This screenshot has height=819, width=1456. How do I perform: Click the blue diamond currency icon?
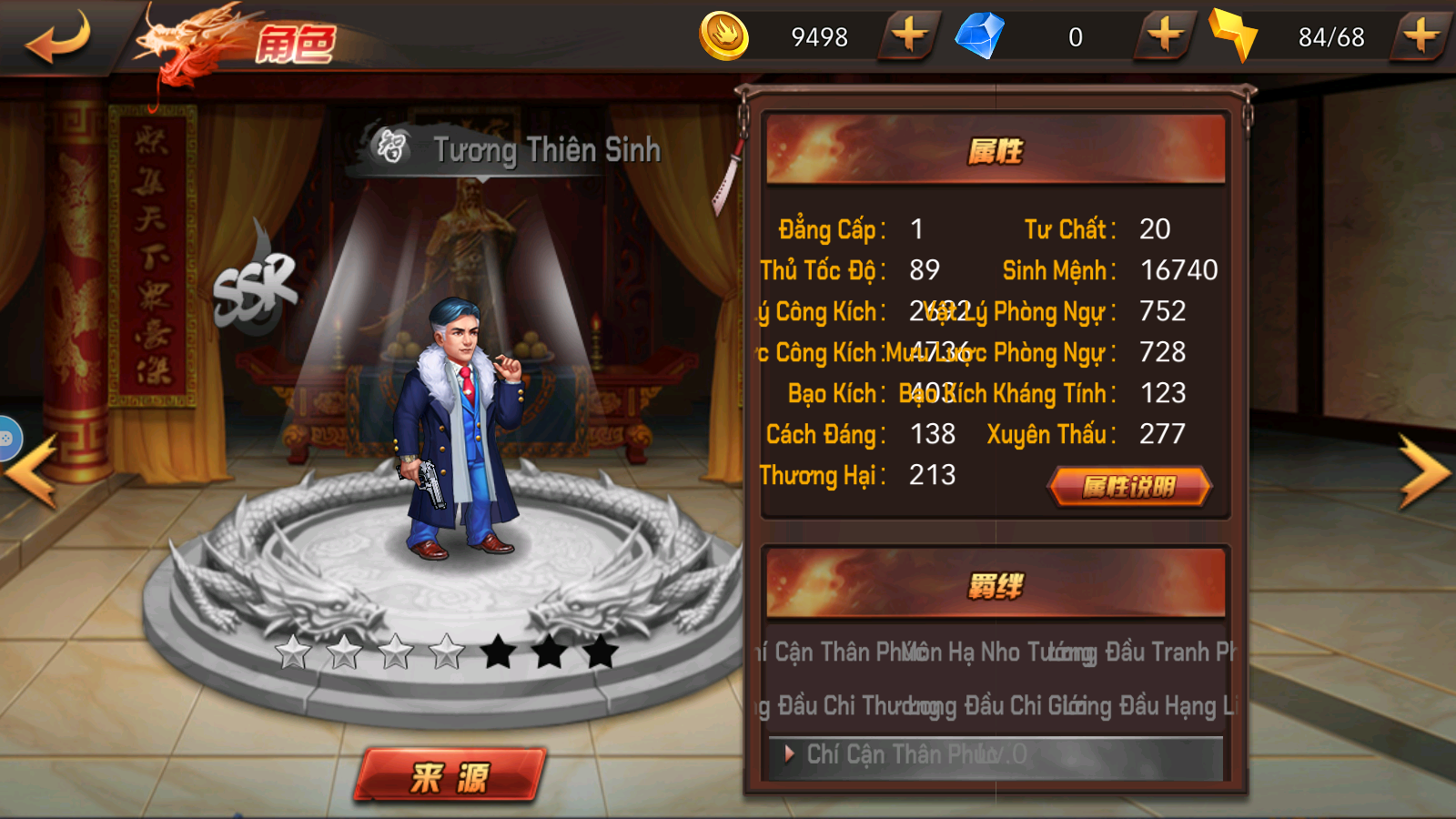tap(980, 37)
